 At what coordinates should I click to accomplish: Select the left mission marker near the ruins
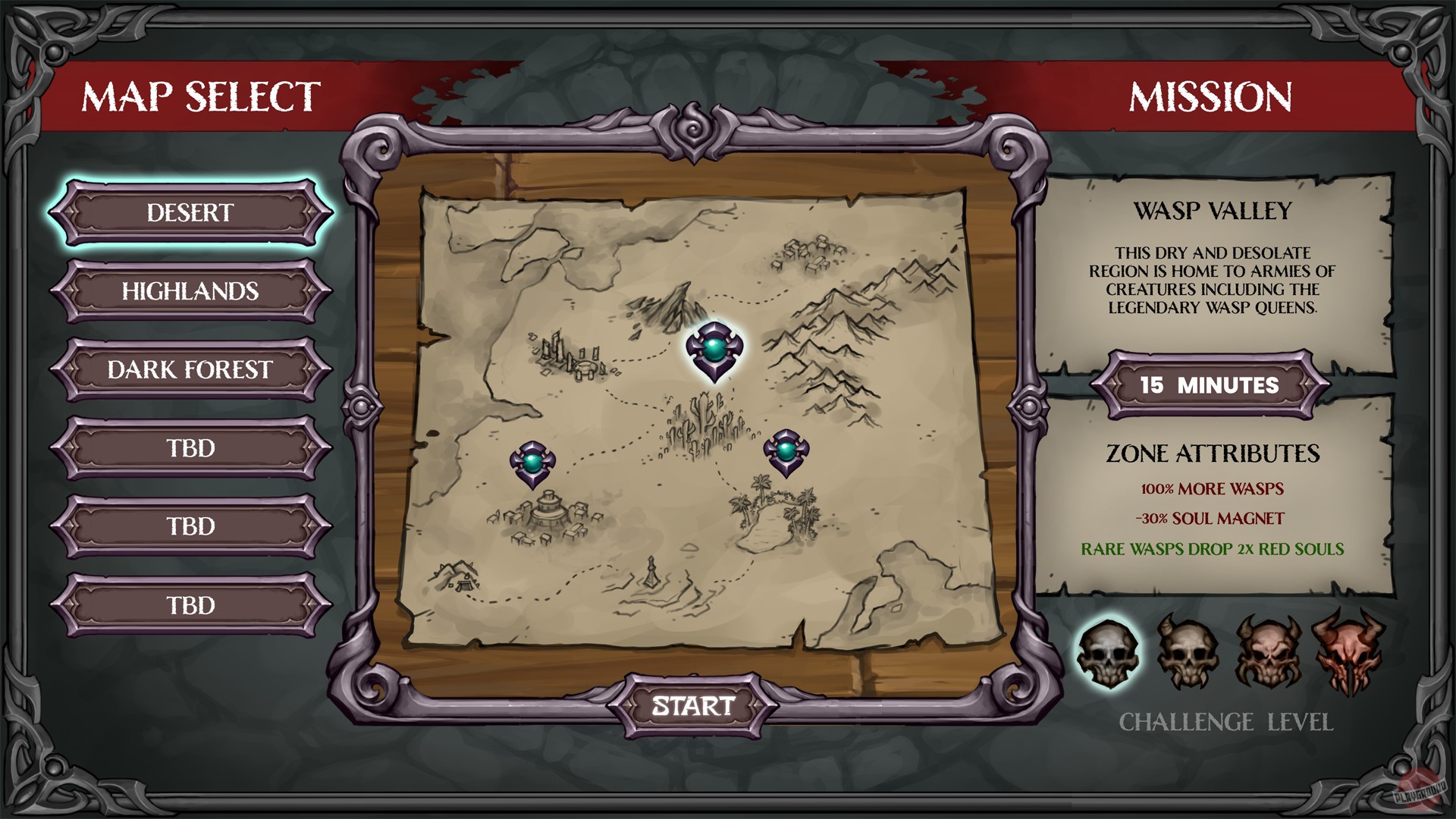tap(532, 463)
